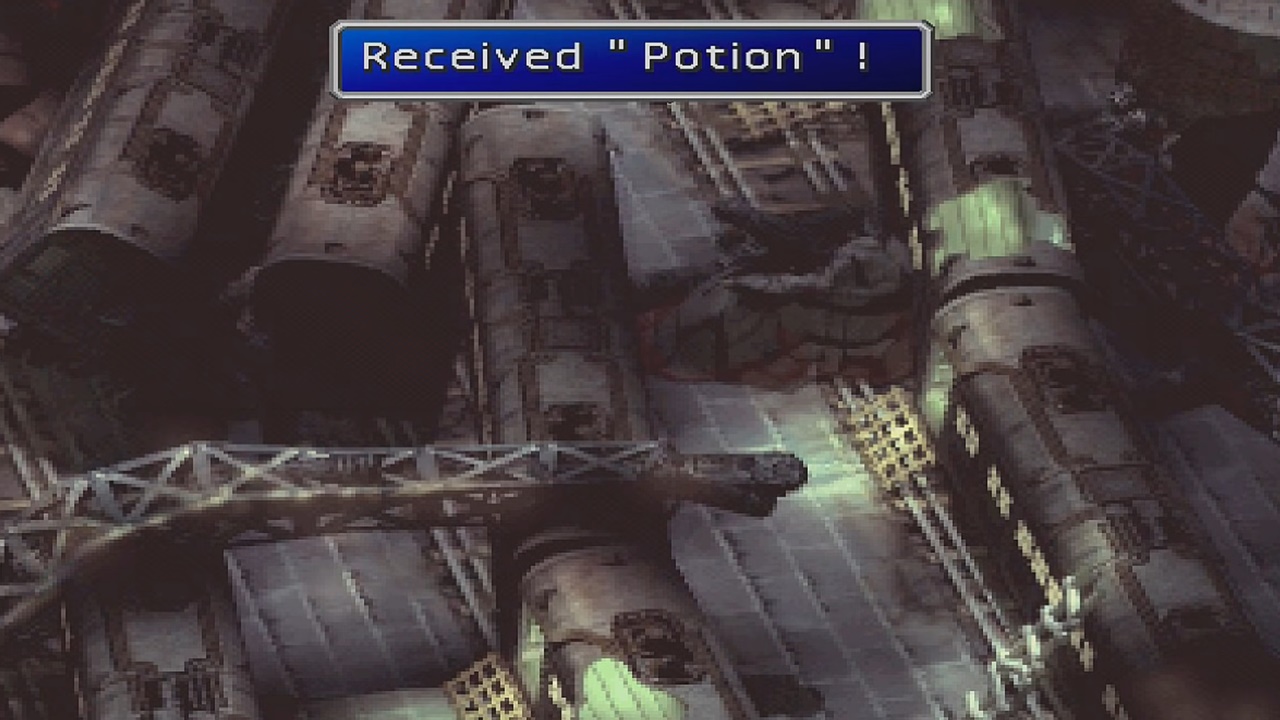Viewport: 1280px width, 720px height.
Task: Dismiss the Received Potion dialog box
Action: click(632, 58)
